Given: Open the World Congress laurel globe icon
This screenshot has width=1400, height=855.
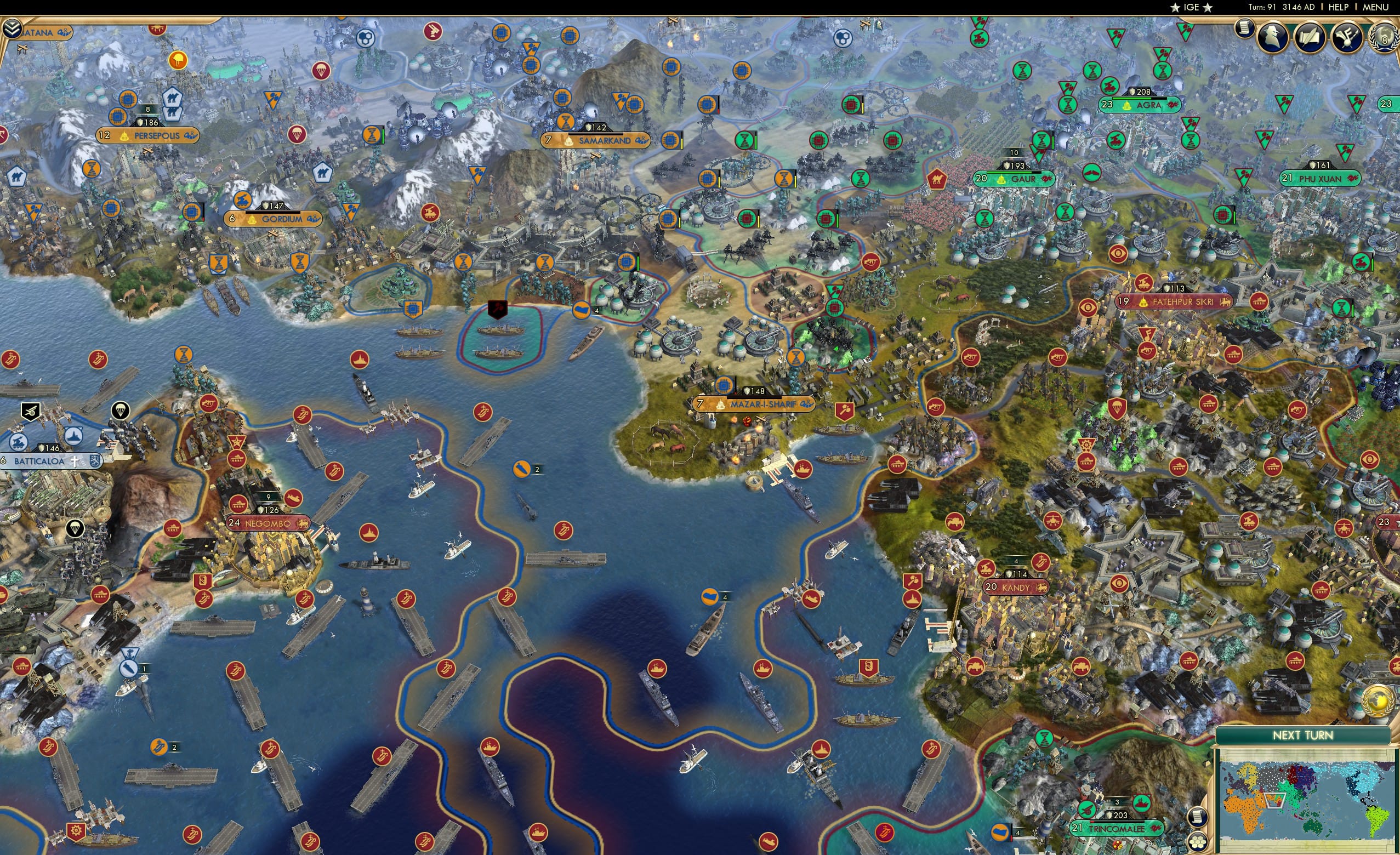Looking at the screenshot, I should point(1384,41).
